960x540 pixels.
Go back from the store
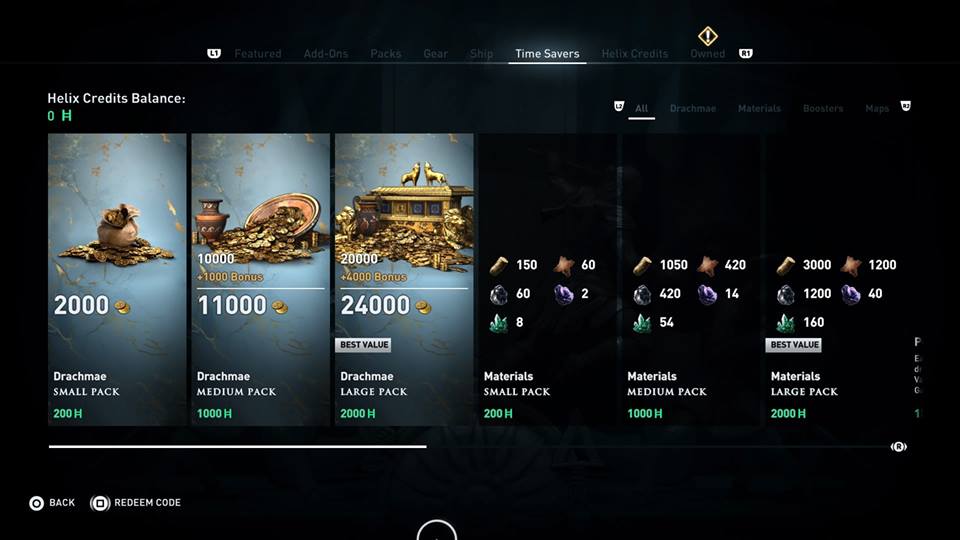[52, 503]
